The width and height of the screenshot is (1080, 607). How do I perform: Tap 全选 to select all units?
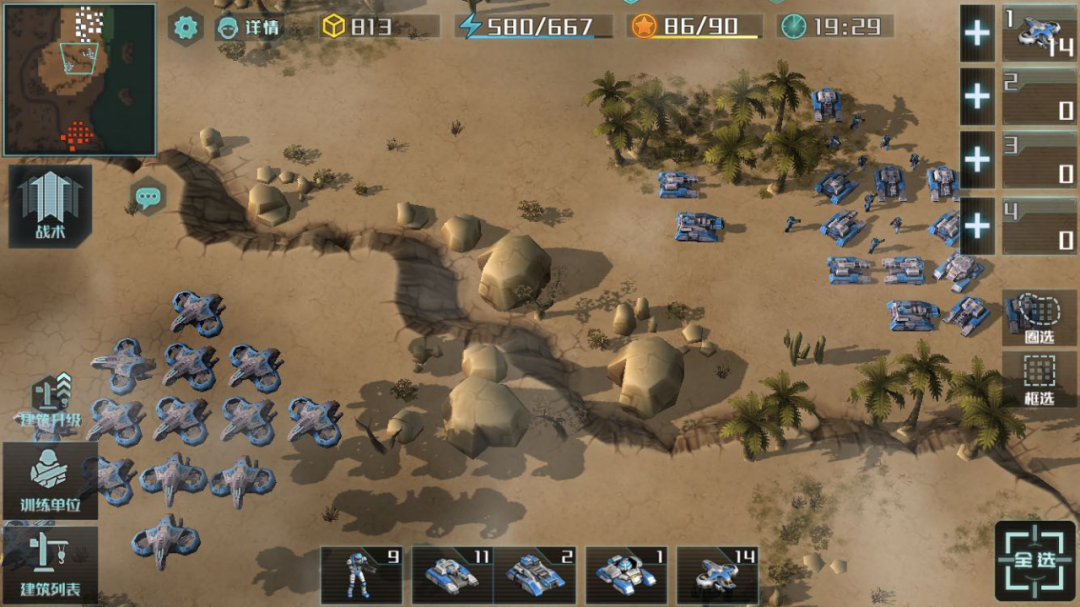pyautogui.click(x=1035, y=560)
